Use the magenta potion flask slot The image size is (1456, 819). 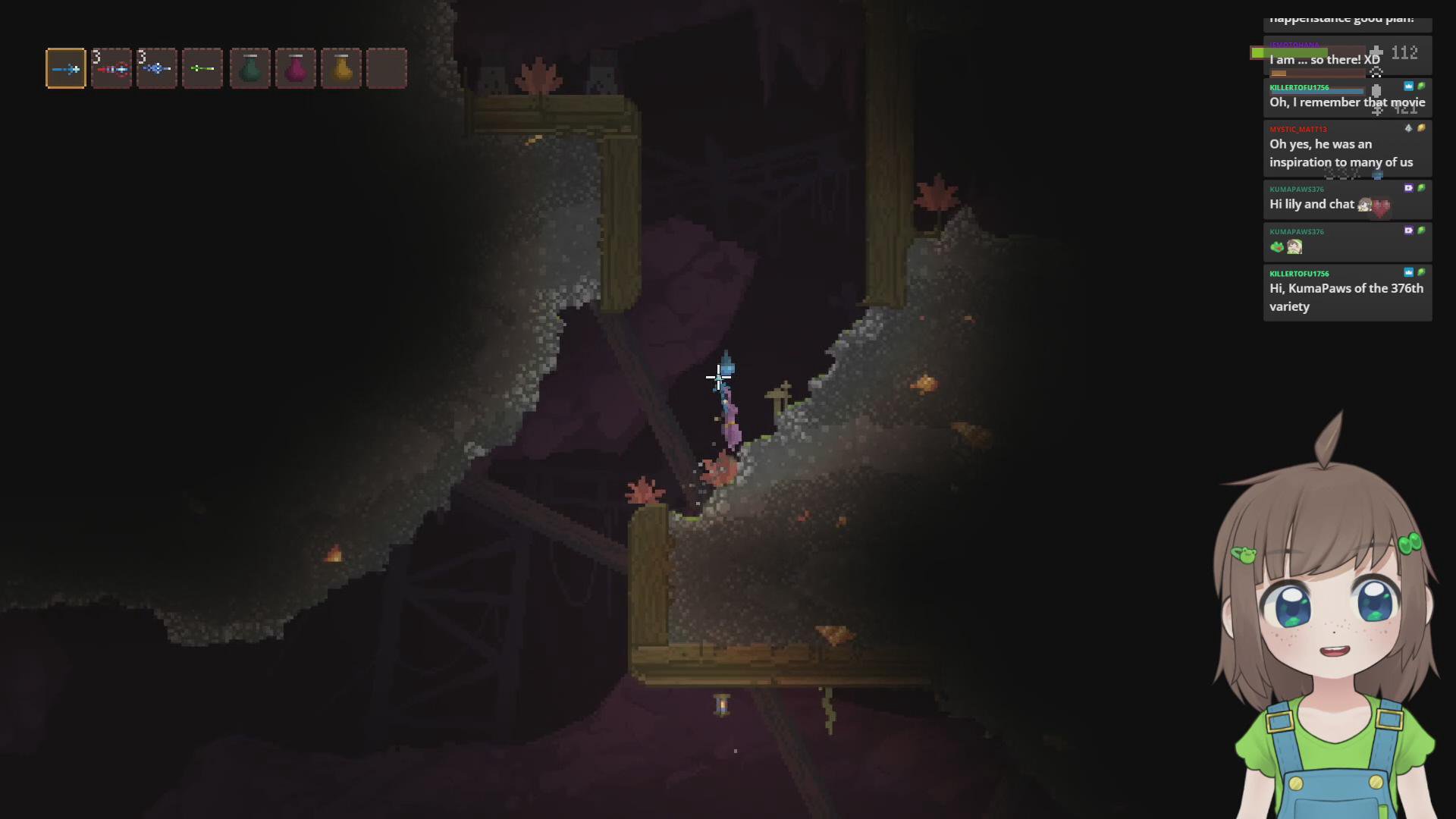pyautogui.click(x=296, y=69)
